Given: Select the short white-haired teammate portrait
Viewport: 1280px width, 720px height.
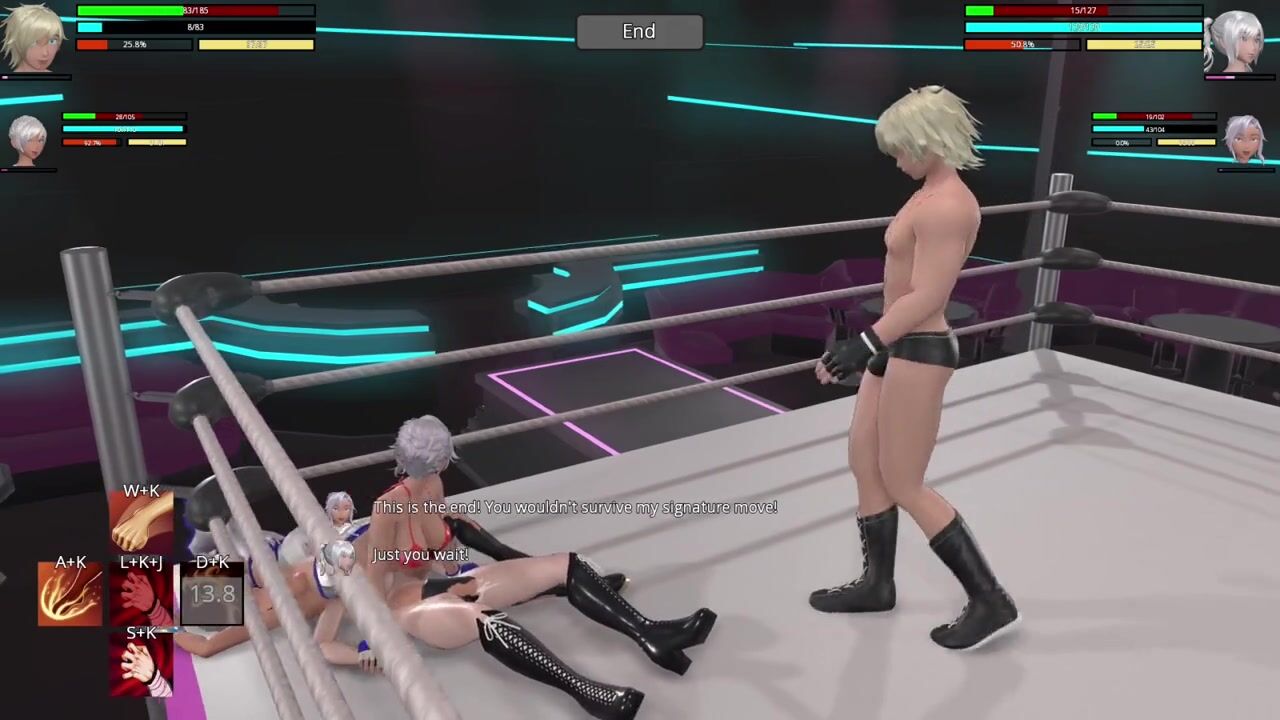Looking at the screenshot, I should (x=27, y=140).
